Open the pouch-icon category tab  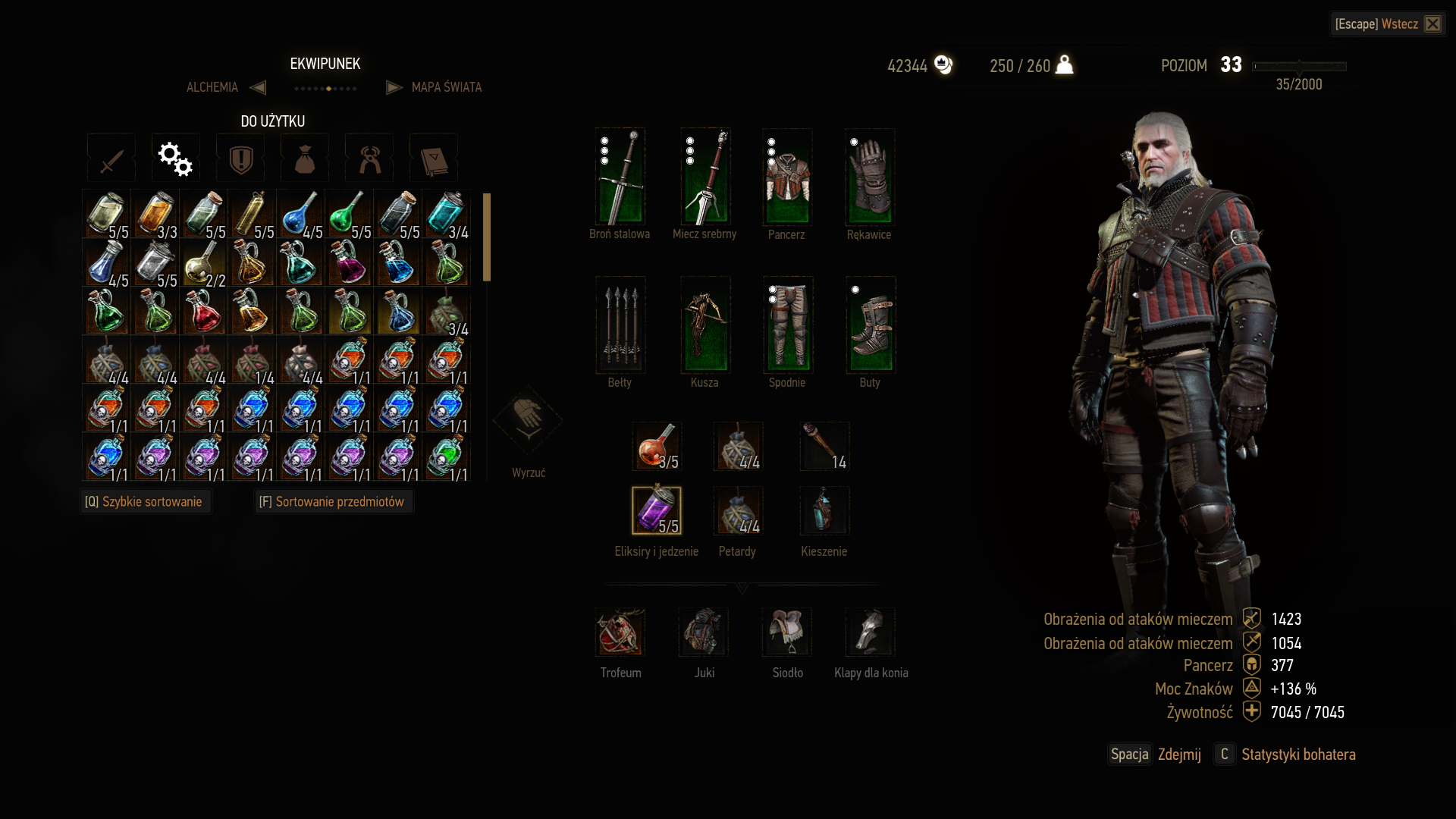(x=305, y=158)
